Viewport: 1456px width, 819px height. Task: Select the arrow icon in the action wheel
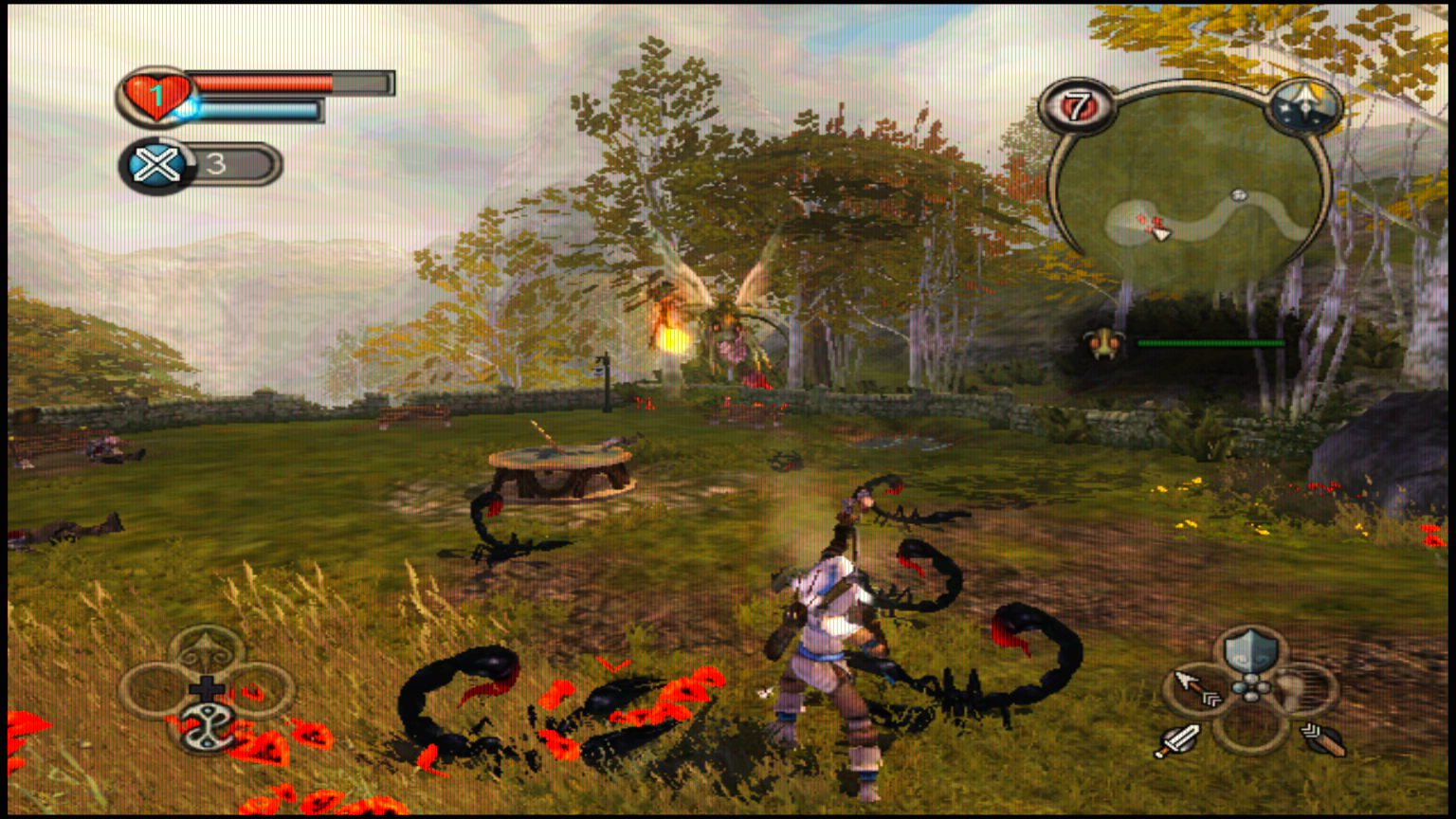pyautogui.click(x=1193, y=689)
